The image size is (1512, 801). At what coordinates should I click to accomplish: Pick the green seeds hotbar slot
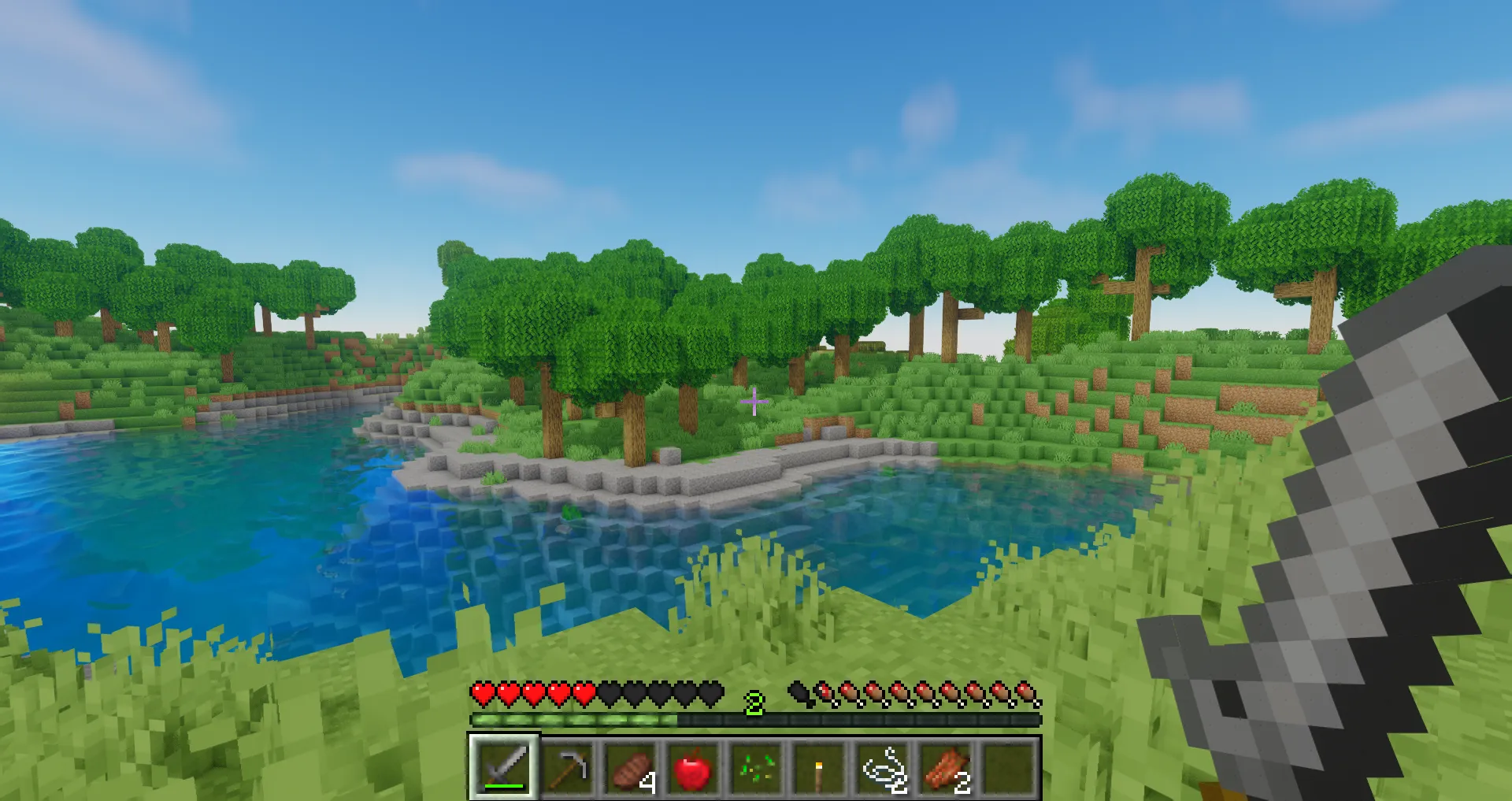pos(756,766)
